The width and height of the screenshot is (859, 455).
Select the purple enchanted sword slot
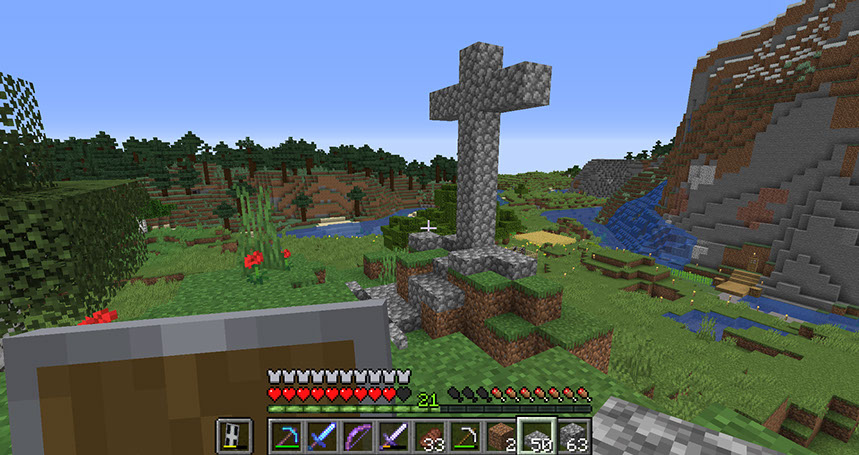pos(394,436)
